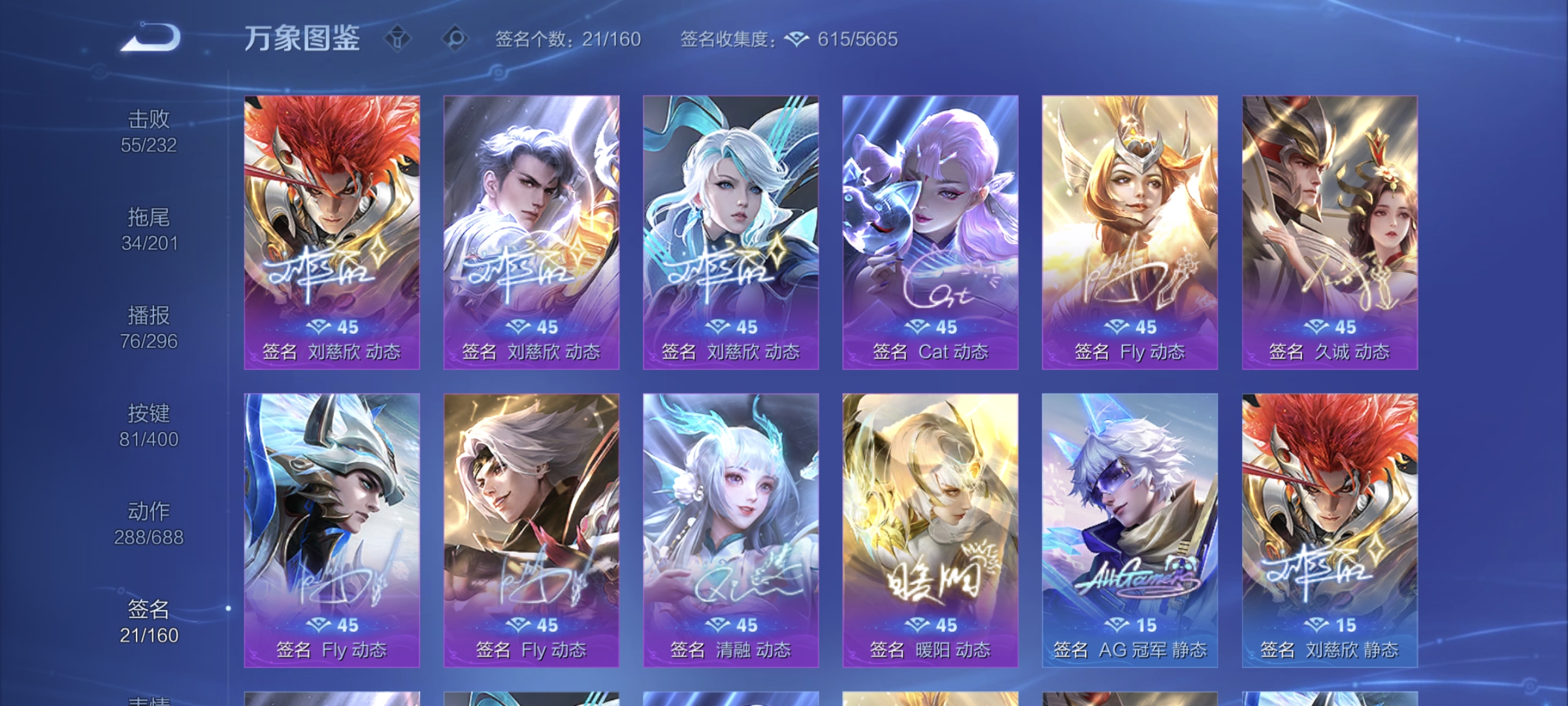This screenshot has width=1568, height=706.
Task: Select the AG 冠军 静态 signature card
Action: click(x=1129, y=523)
